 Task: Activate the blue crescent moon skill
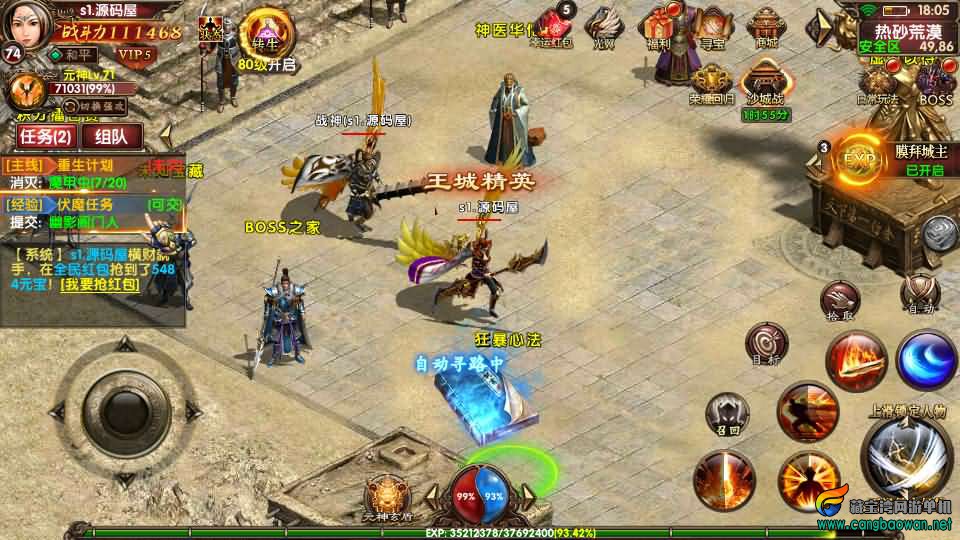pos(925,359)
